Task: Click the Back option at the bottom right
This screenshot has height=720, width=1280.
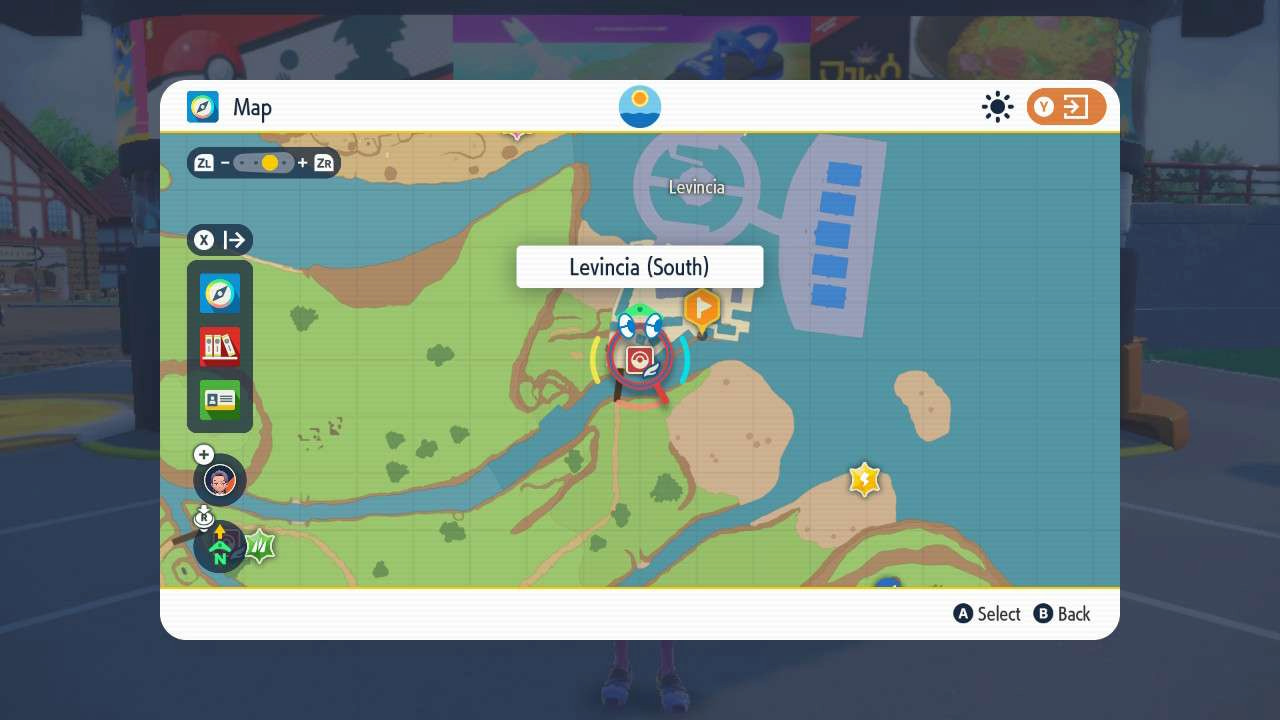Action: click(1062, 614)
